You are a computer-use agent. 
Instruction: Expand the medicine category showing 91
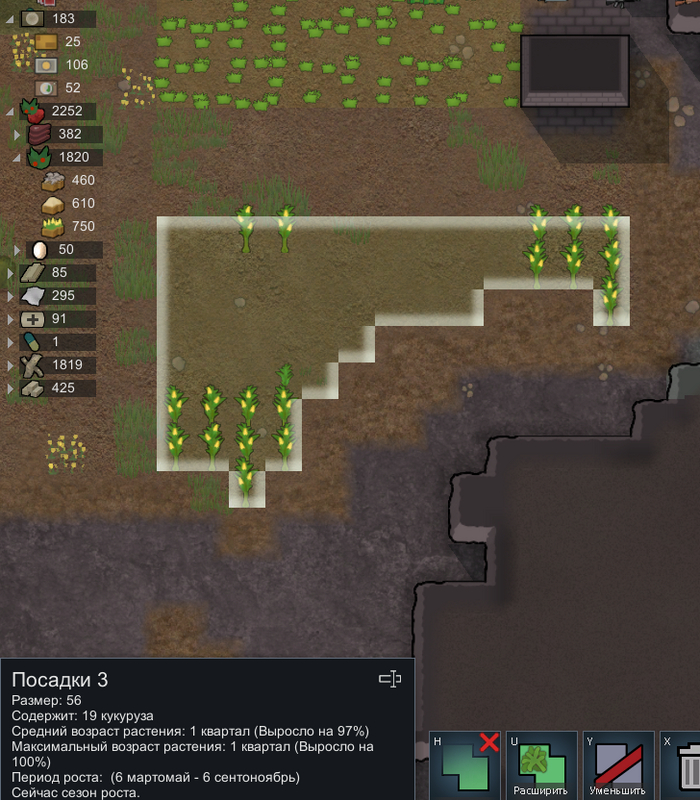click(10, 319)
